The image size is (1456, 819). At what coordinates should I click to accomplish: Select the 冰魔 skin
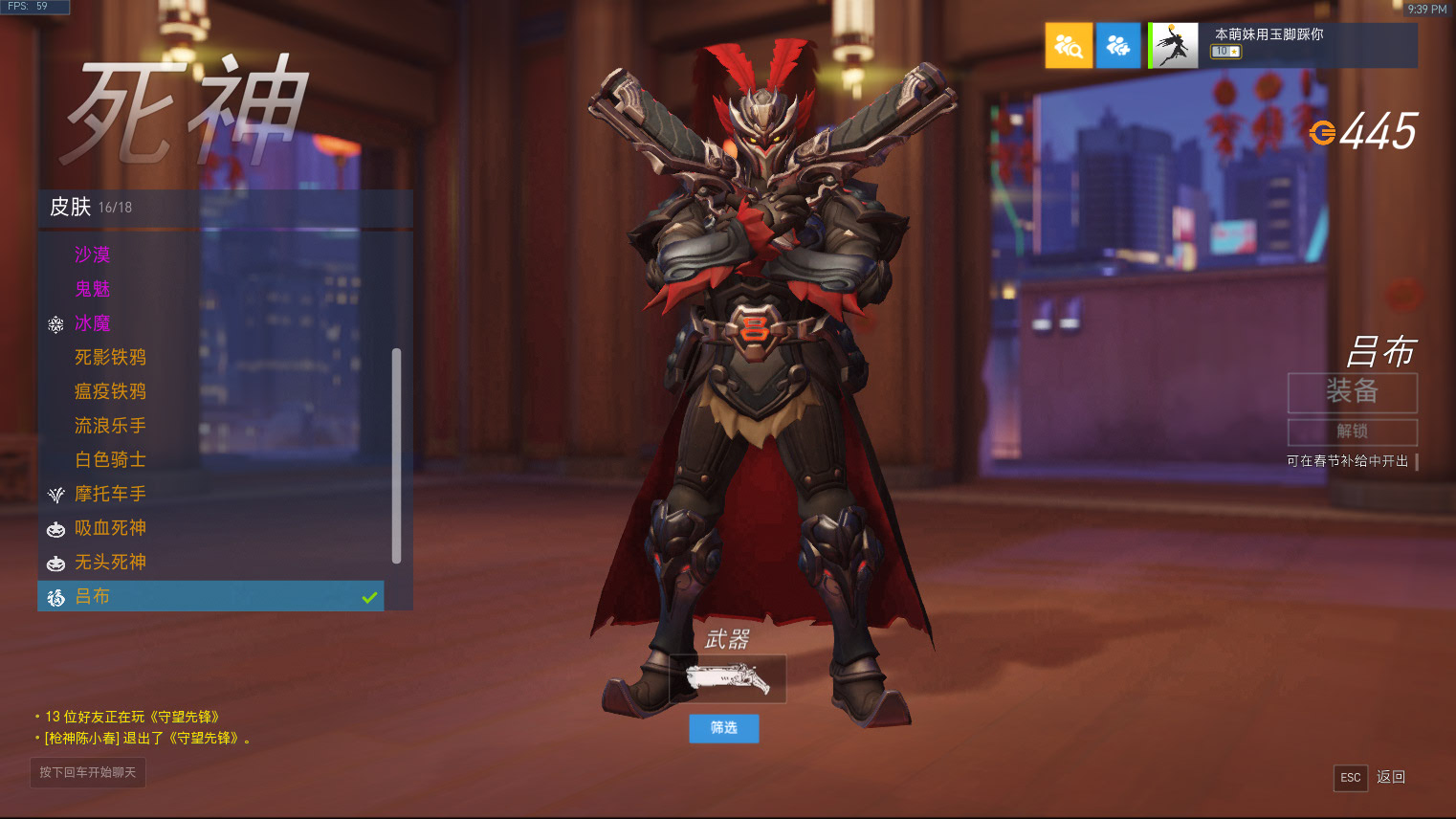click(93, 323)
